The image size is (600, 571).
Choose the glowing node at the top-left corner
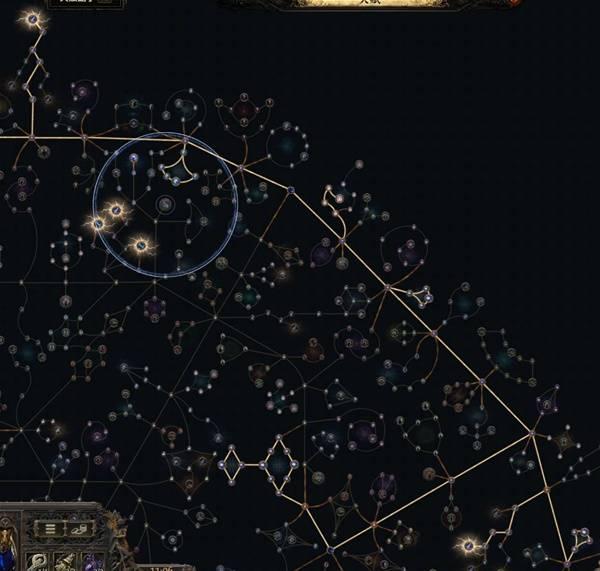tap(33, 19)
